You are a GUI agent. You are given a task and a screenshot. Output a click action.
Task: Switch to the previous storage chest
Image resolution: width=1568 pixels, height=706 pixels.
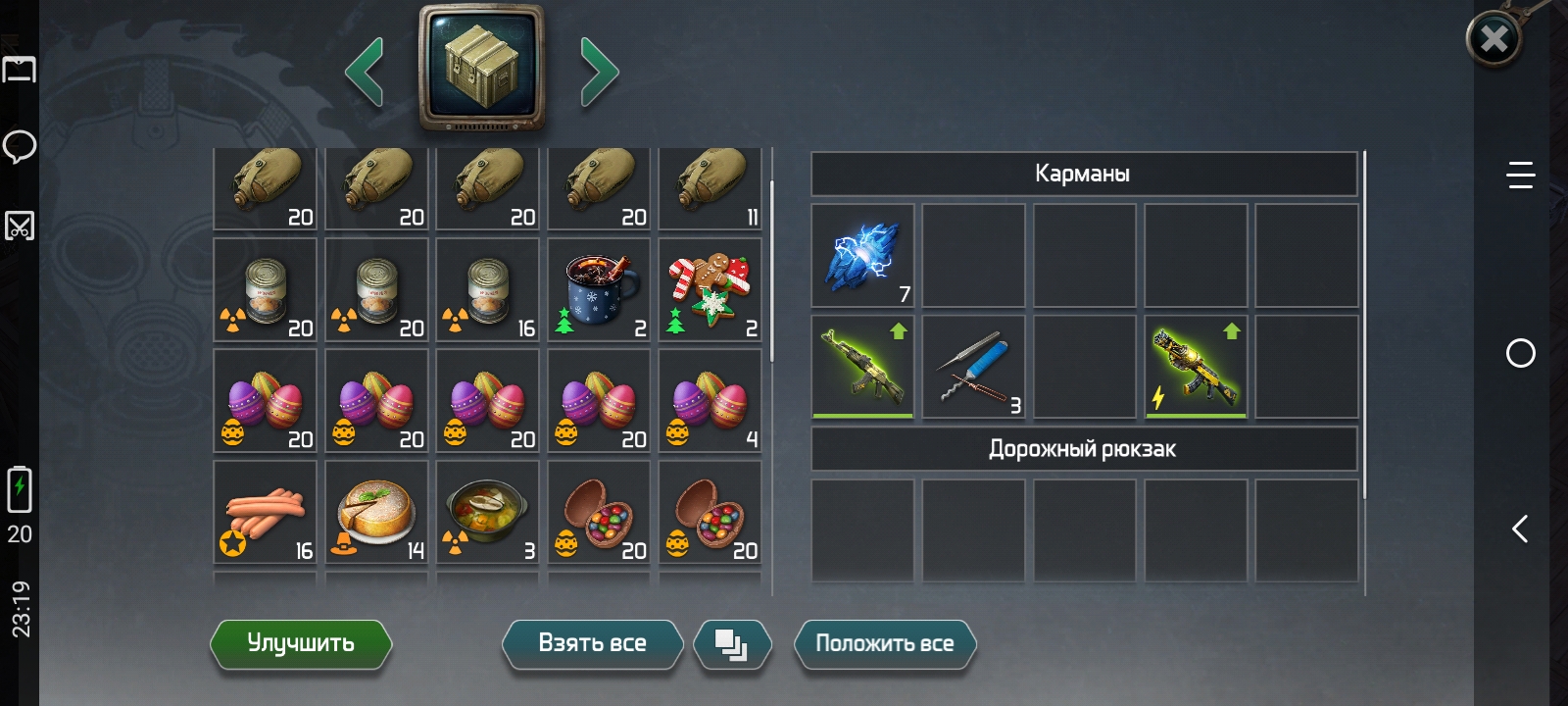(365, 71)
